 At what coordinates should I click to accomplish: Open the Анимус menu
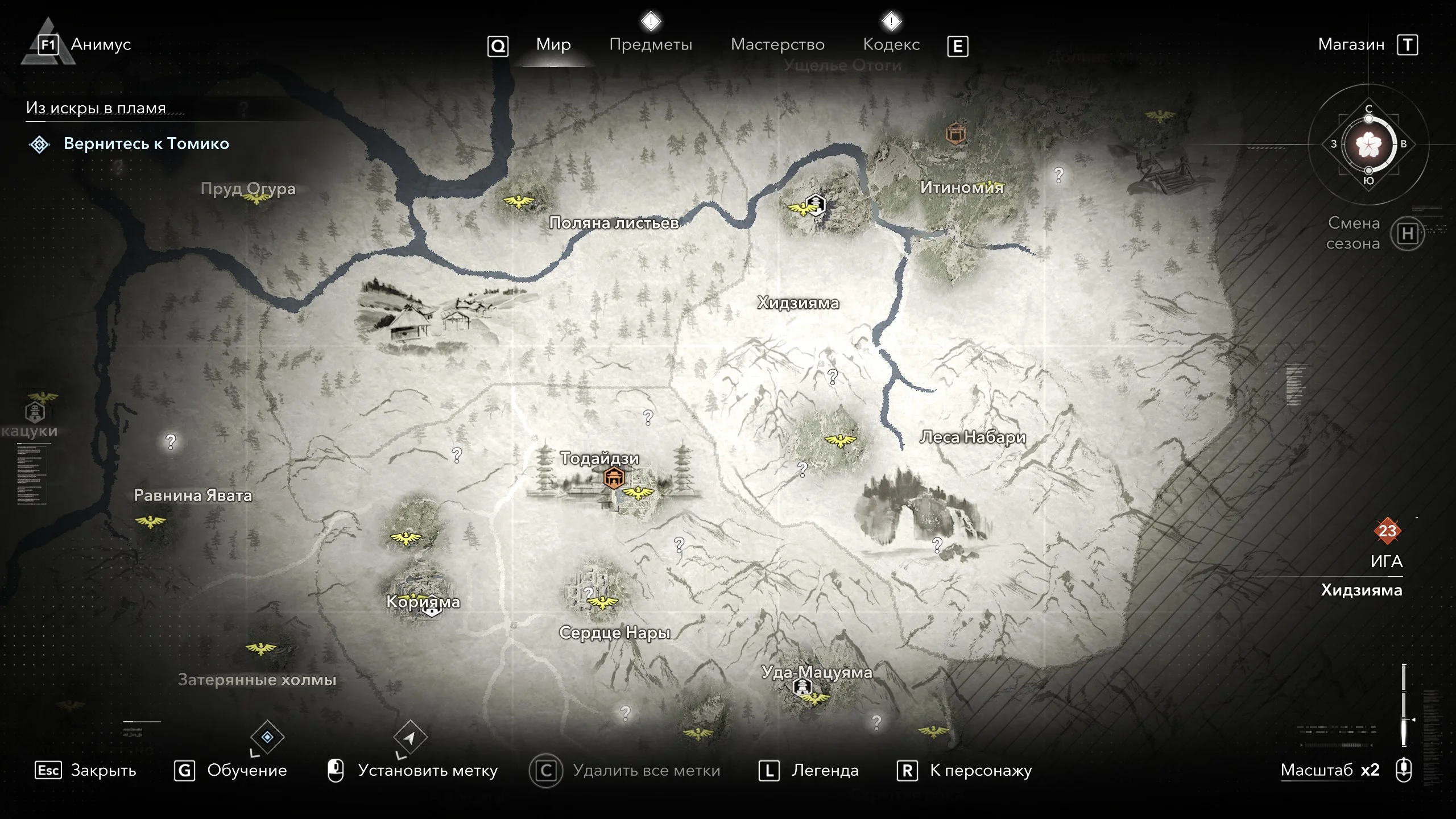point(101,44)
